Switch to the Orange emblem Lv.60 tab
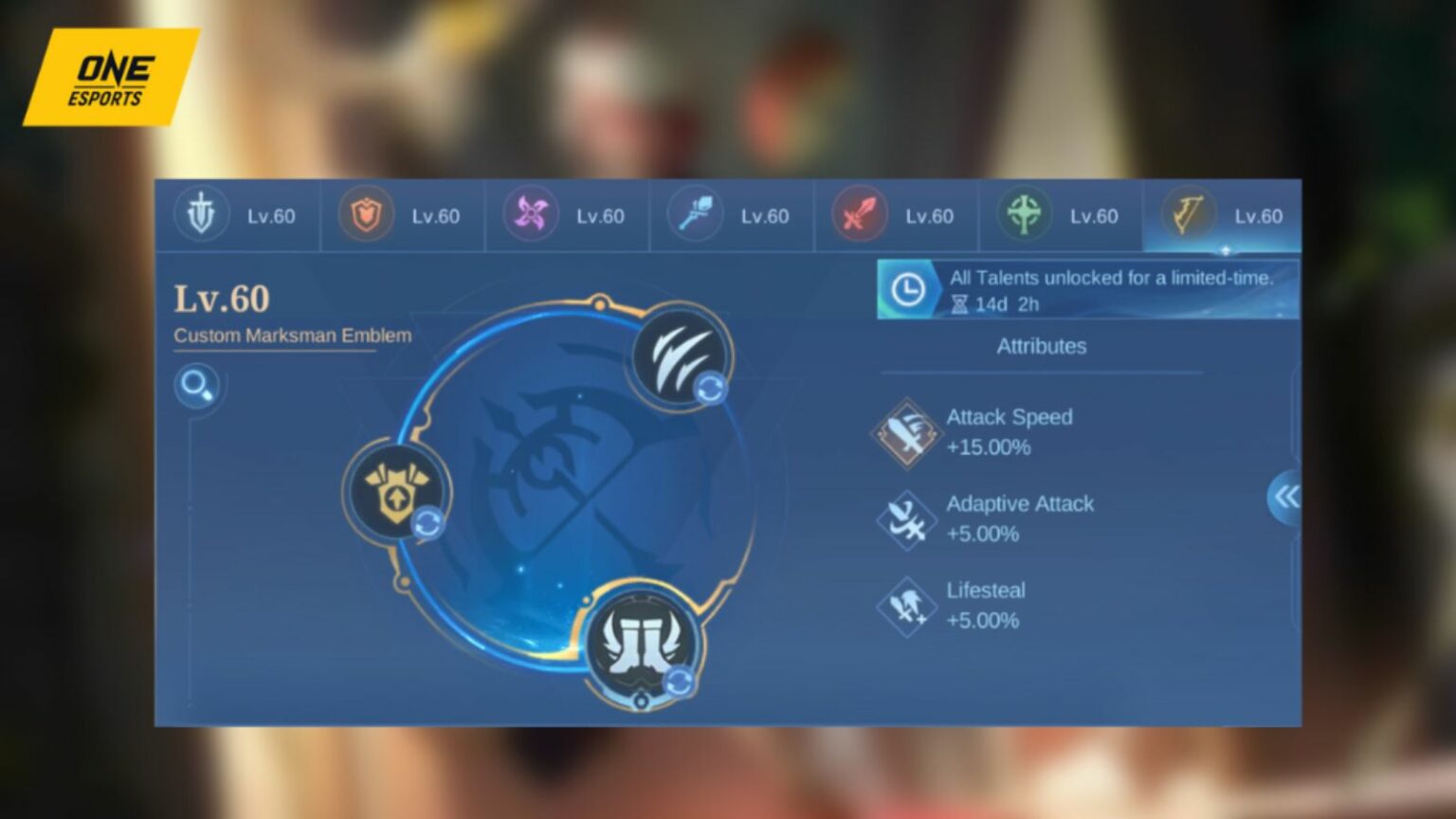 pos(402,215)
